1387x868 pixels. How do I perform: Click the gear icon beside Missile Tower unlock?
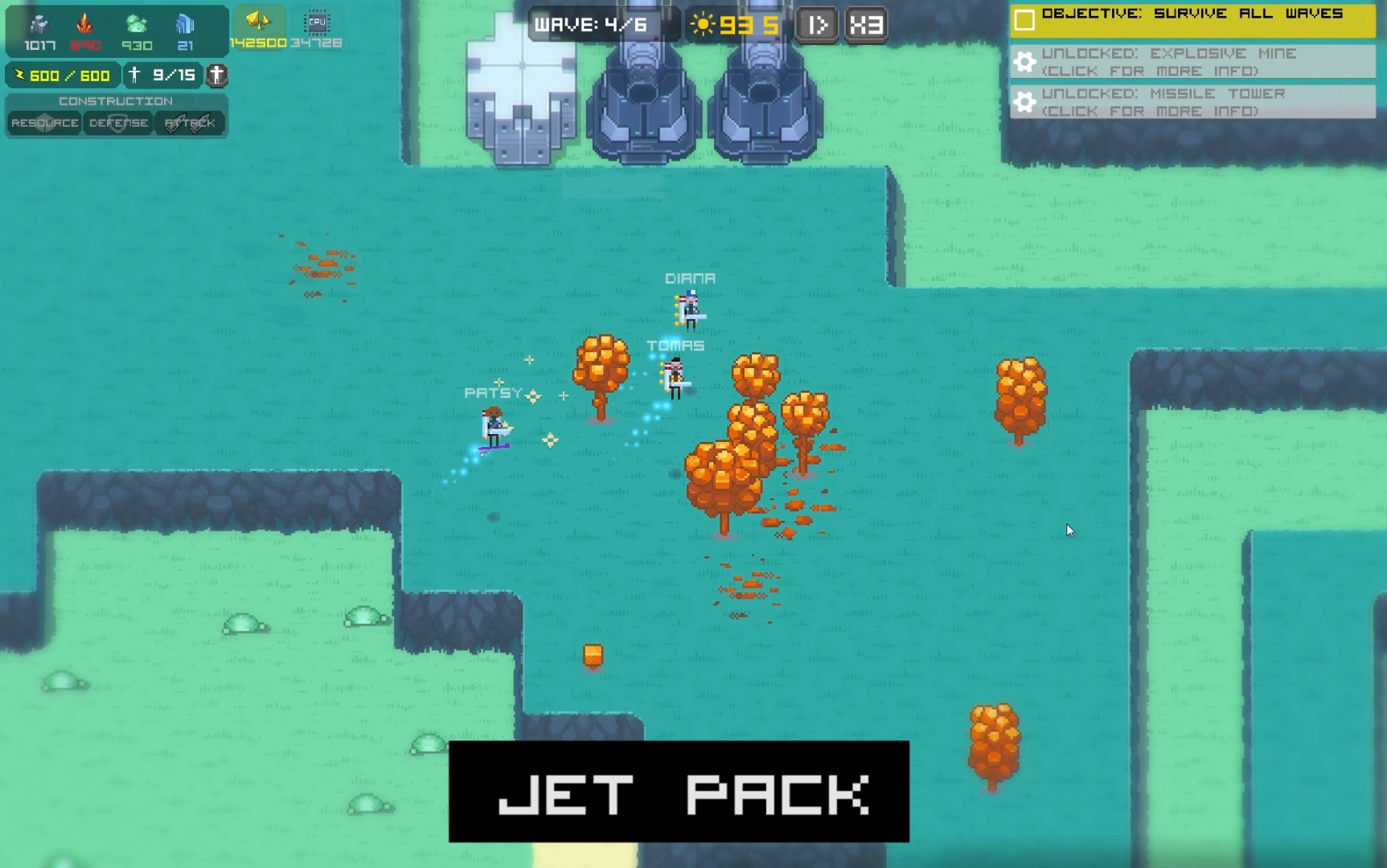click(1025, 102)
